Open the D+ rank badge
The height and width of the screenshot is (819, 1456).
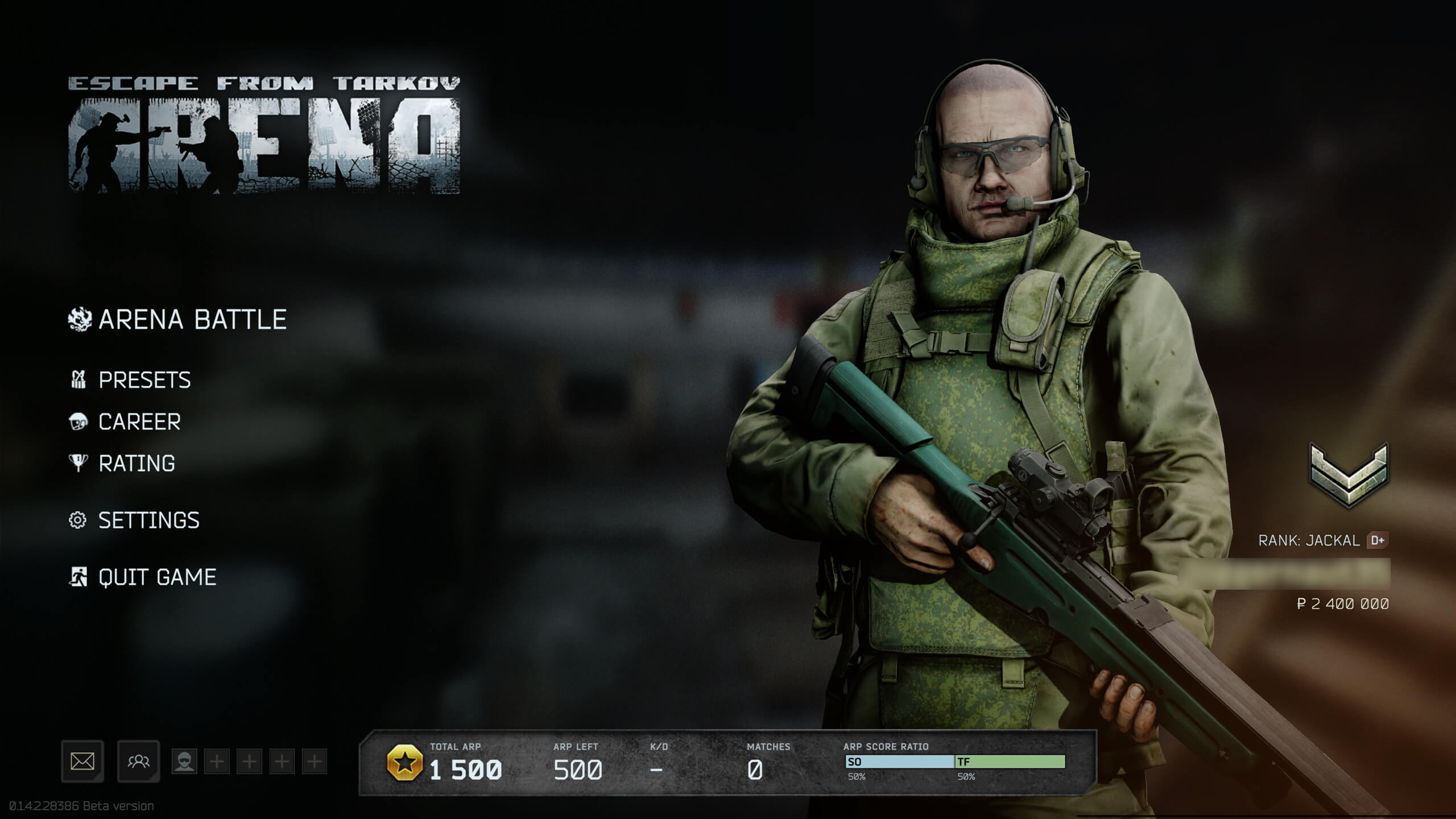coord(1379,540)
